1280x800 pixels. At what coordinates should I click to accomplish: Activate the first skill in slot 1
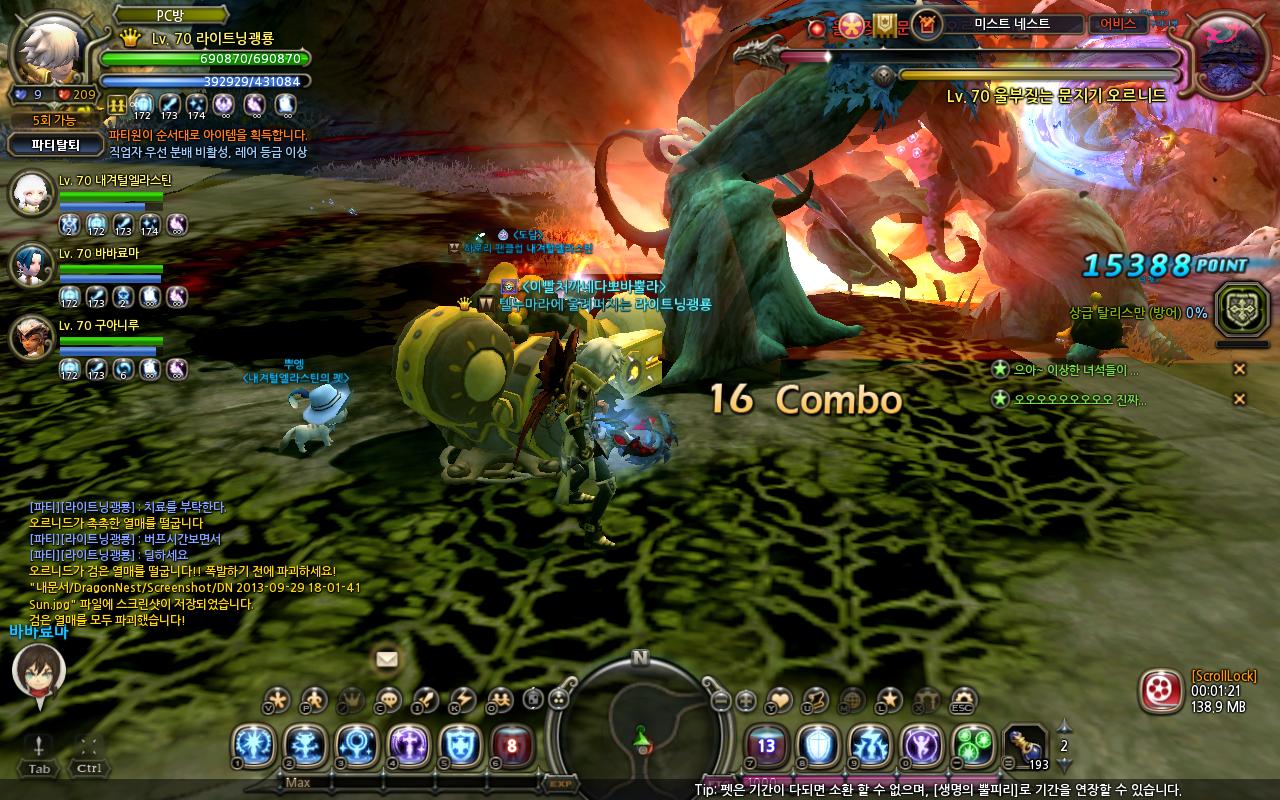click(x=253, y=746)
